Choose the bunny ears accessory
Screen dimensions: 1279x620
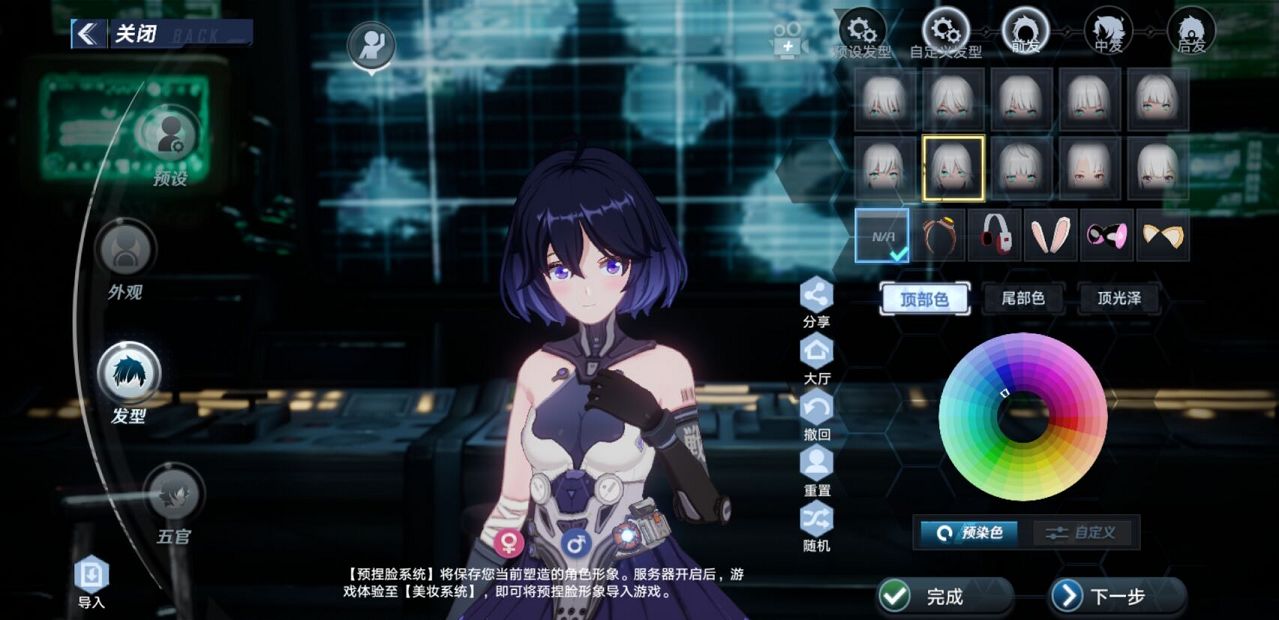click(x=1049, y=236)
